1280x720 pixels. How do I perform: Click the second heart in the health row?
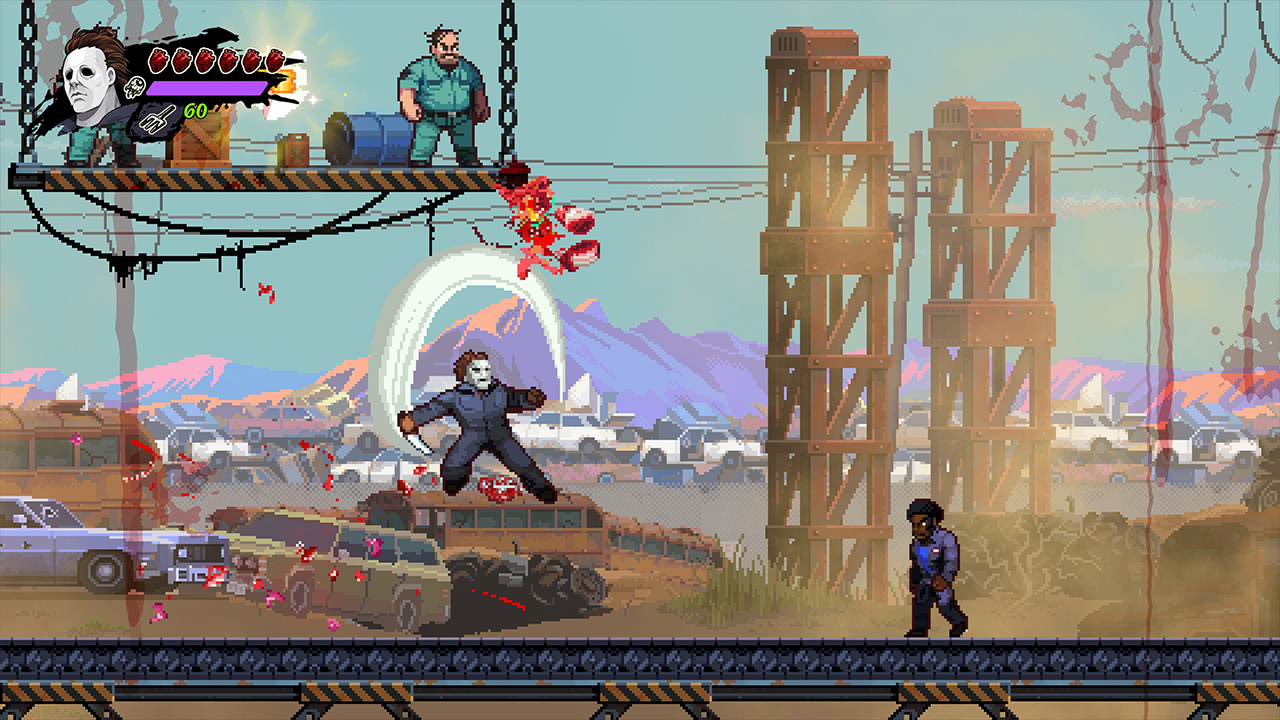point(181,60)
